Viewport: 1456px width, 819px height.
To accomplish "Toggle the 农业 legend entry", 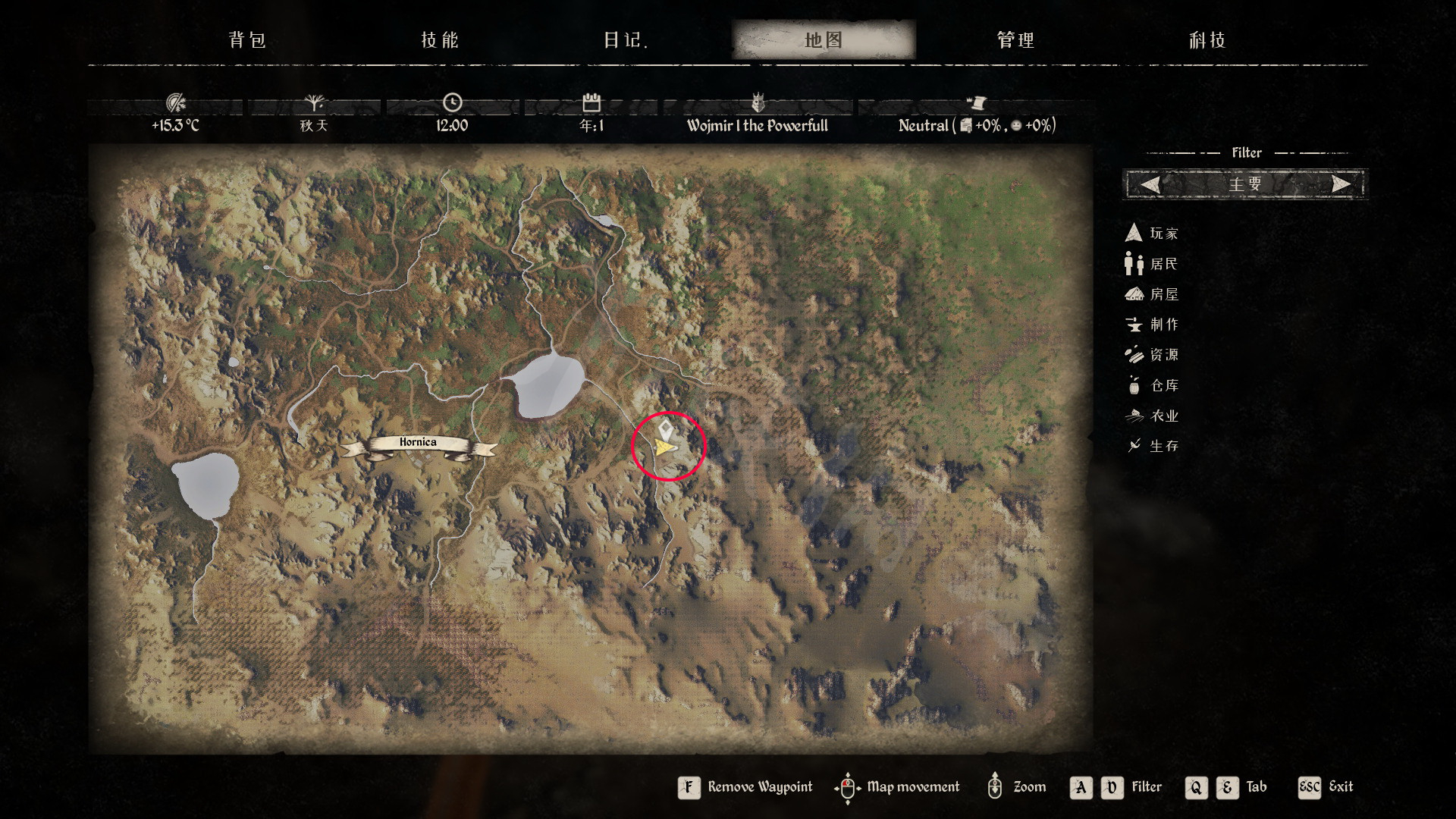I will click(1152, 416).
